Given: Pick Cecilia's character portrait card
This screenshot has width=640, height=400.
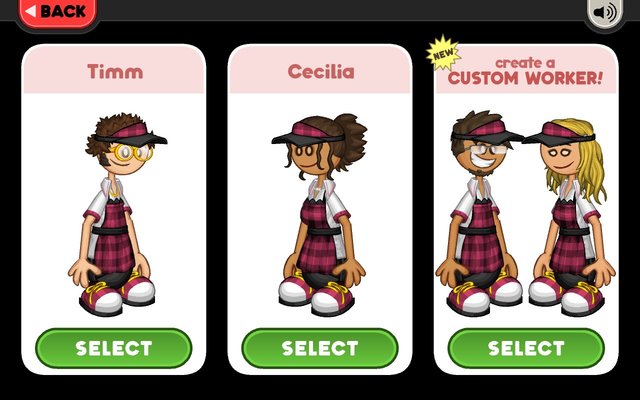Looking at the screenshot, I should click(x=319, y=210).
